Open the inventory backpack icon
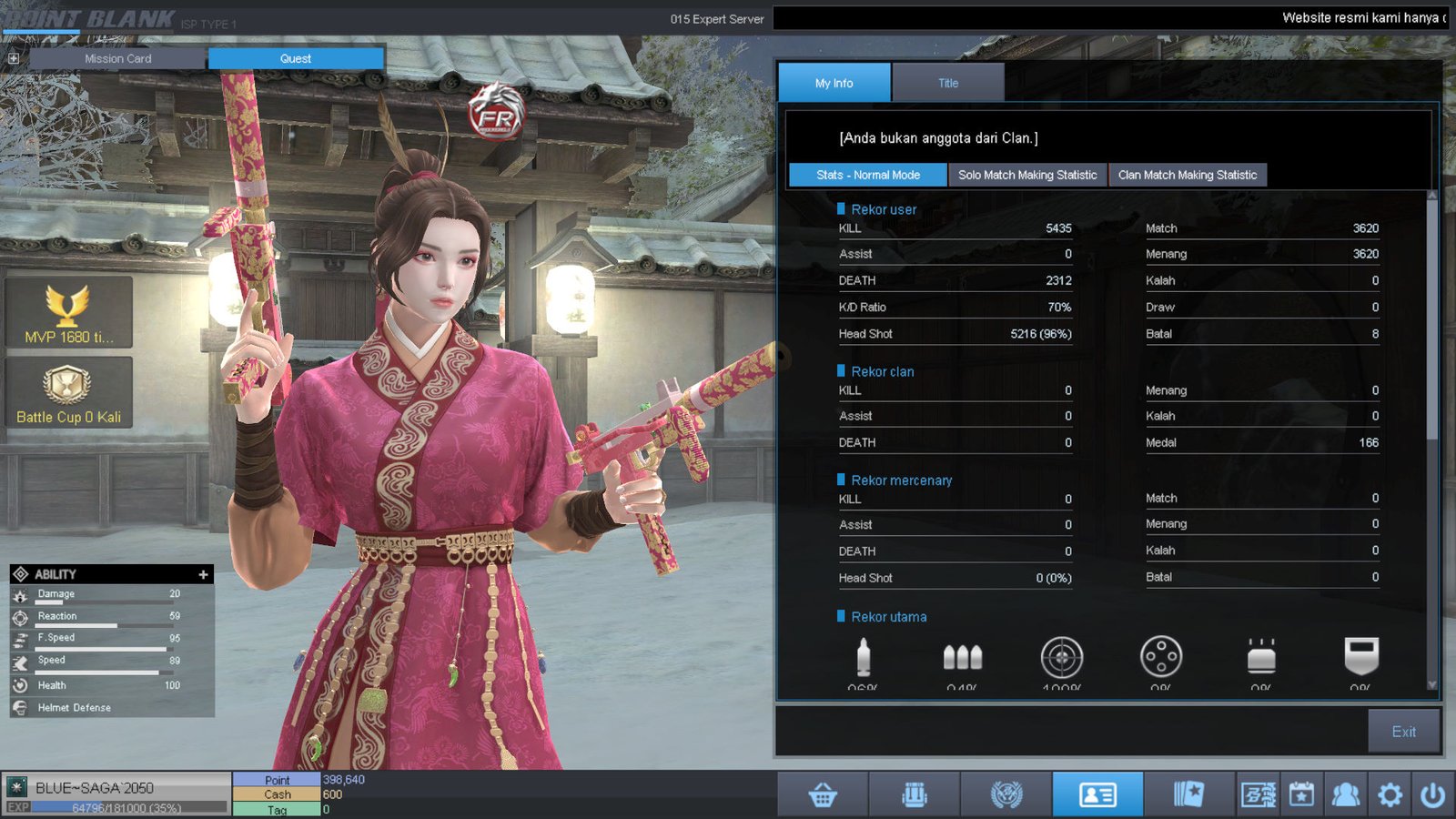The image size is (1456, 819). click(915, 794)
